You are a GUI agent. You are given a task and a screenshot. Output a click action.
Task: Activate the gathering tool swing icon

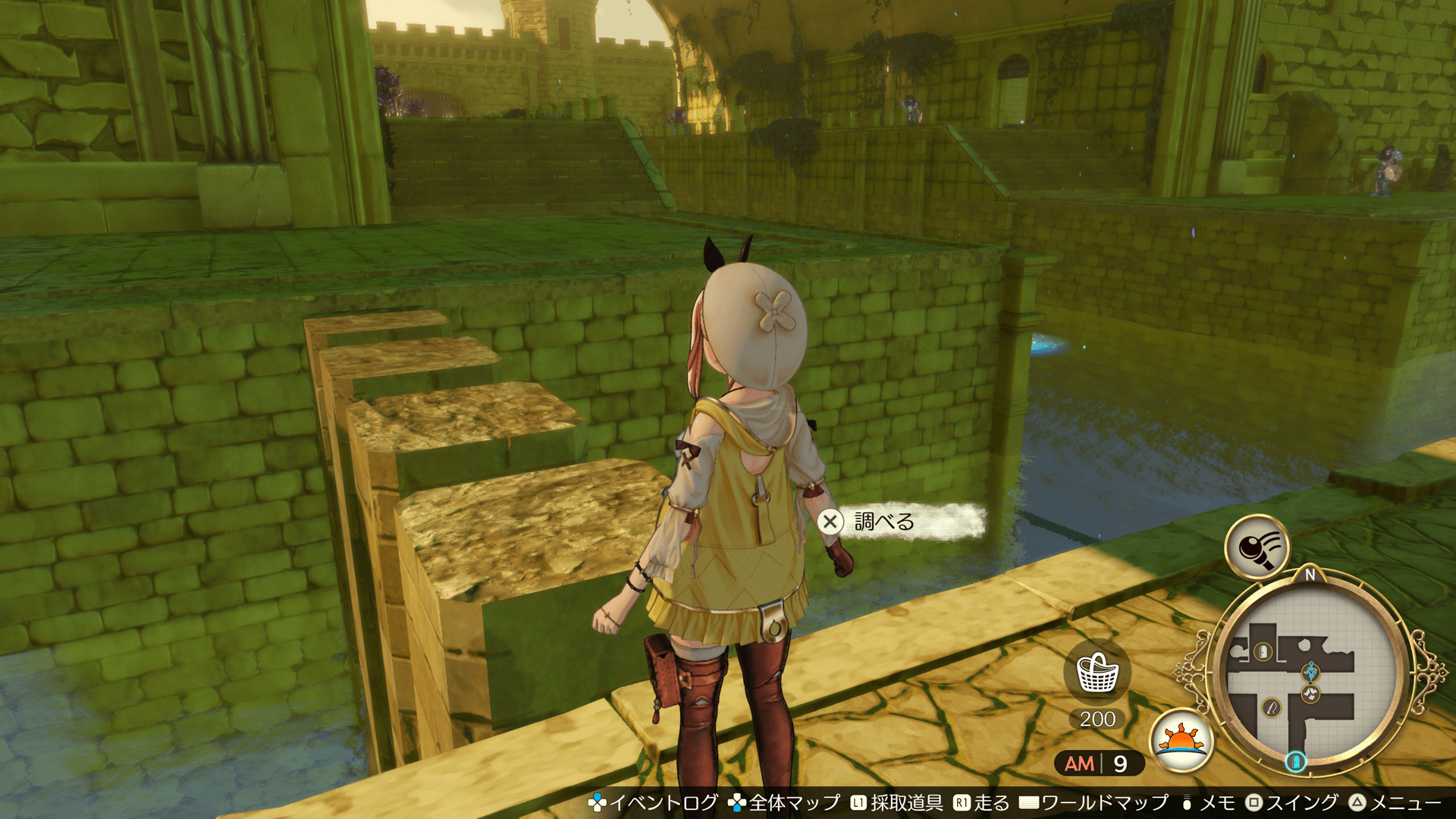pyautogui.click(x=1257, y=546)
